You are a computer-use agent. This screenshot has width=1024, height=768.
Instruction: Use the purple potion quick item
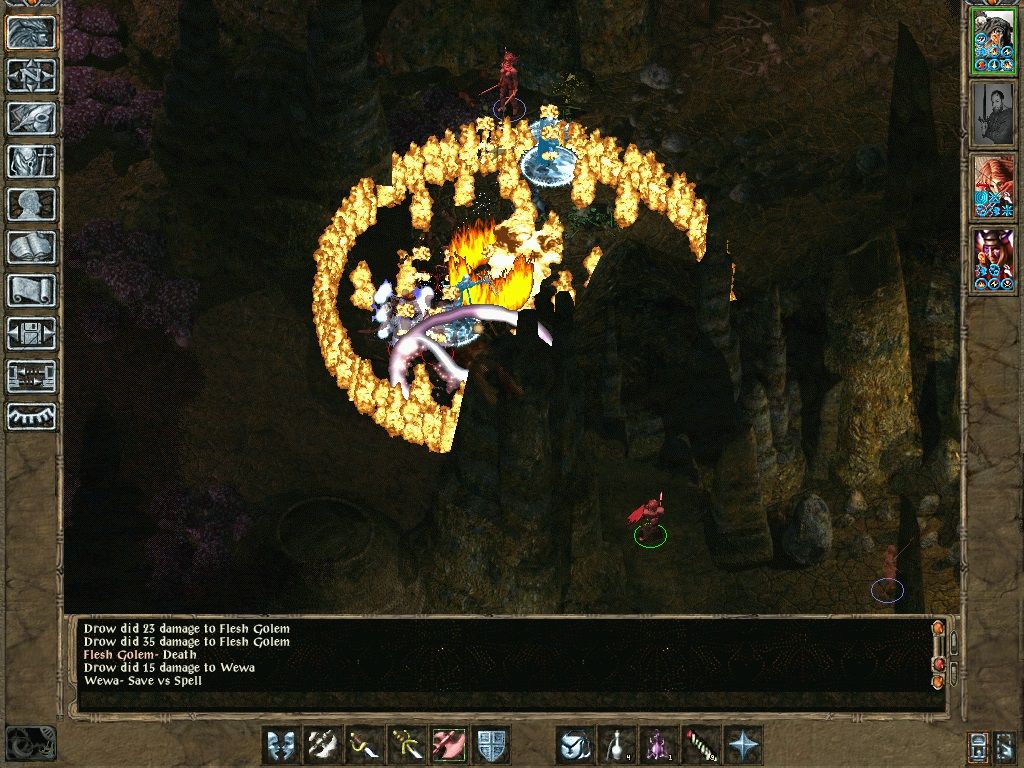coord(659,745)
